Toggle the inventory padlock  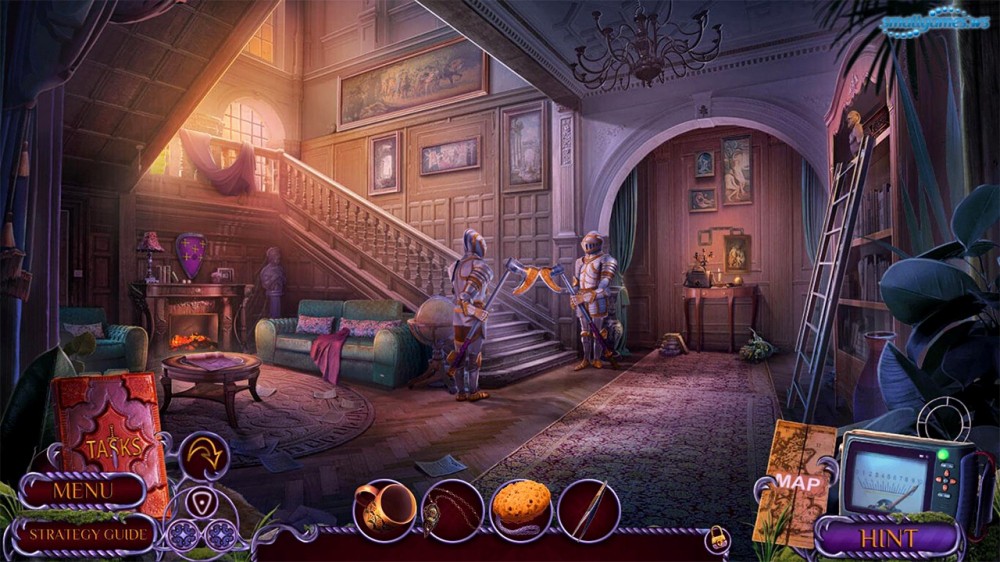pos(716,539)
